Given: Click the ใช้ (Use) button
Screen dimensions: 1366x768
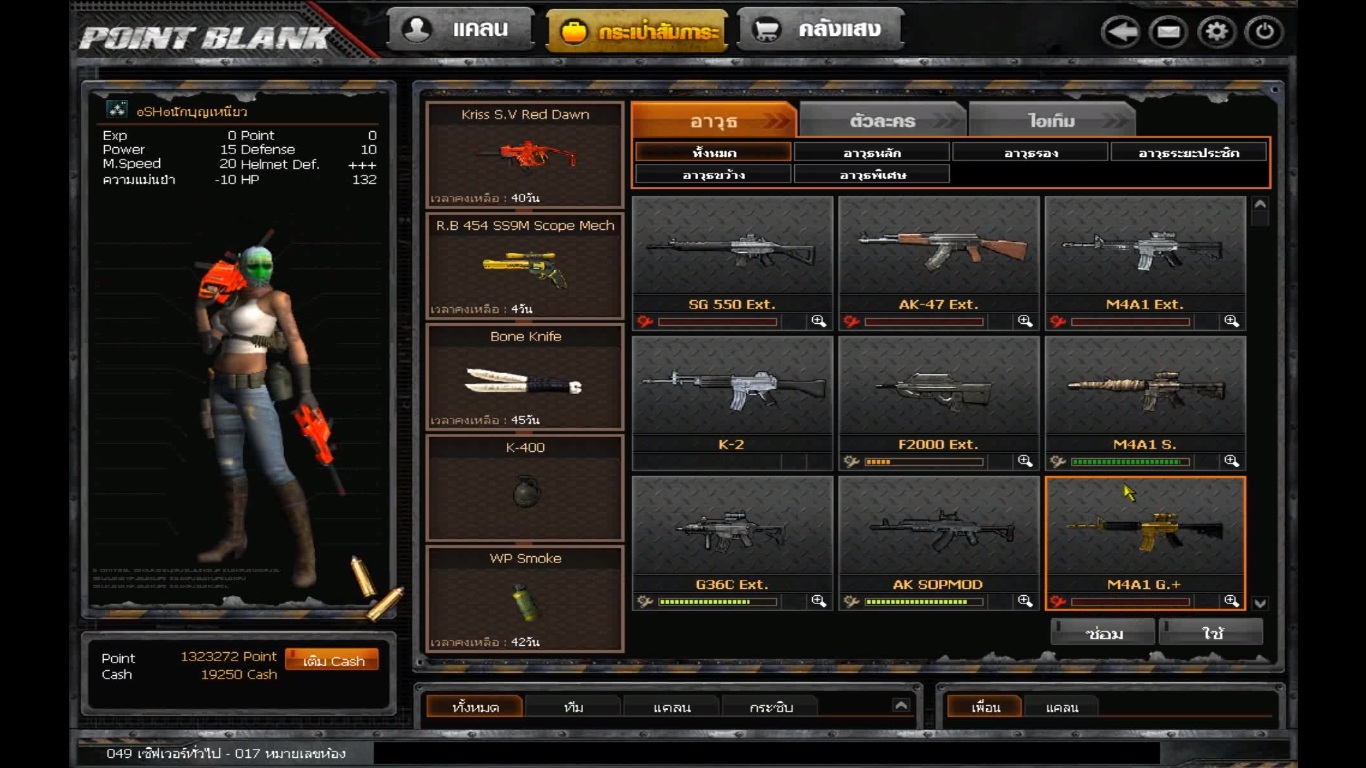Looking at the screenshot, I should pyautogui.click(x=1210, y=631).
